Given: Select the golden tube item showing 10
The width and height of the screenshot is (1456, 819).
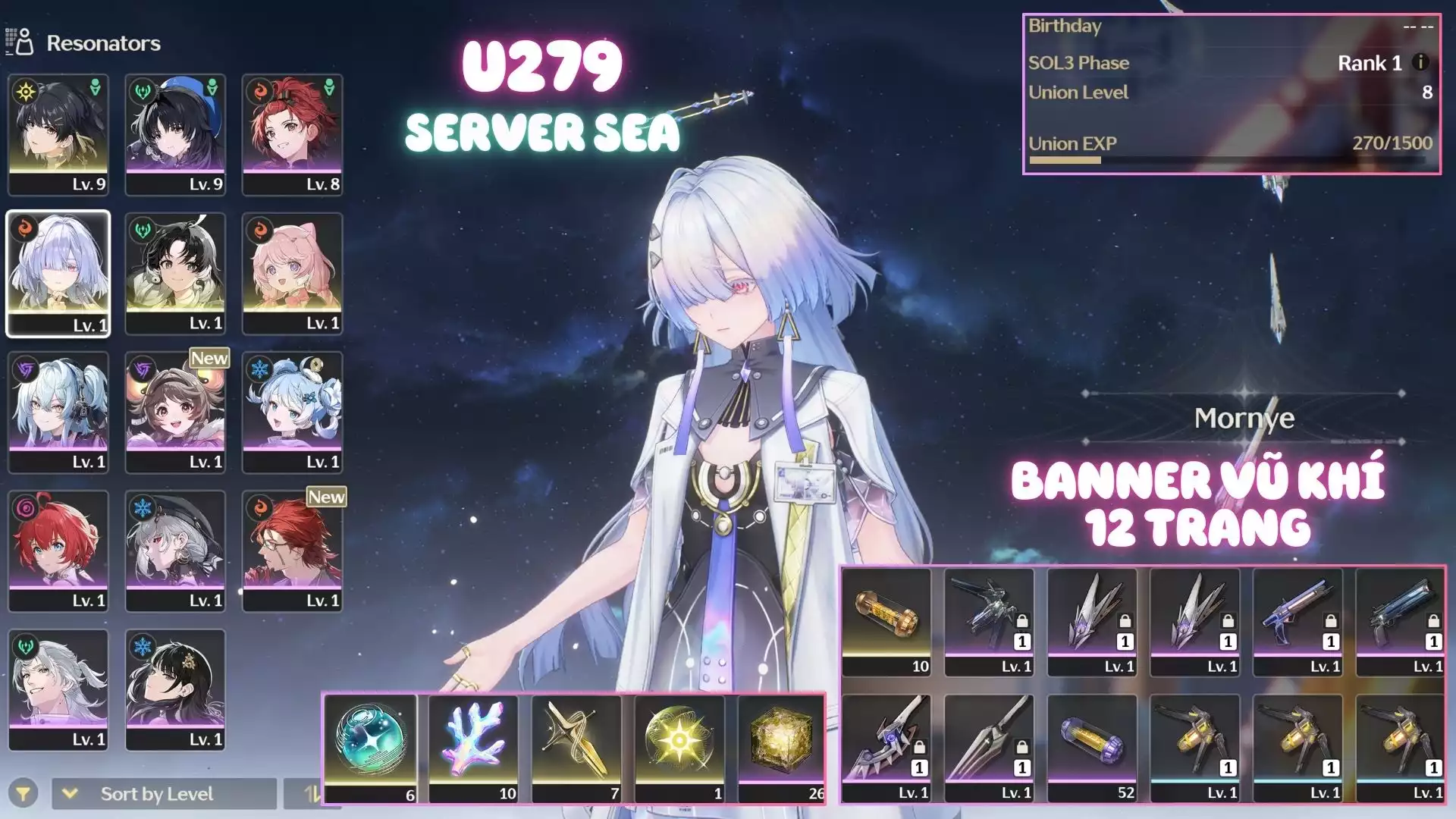Looking at the screenshot, I should tap(886, 622).
